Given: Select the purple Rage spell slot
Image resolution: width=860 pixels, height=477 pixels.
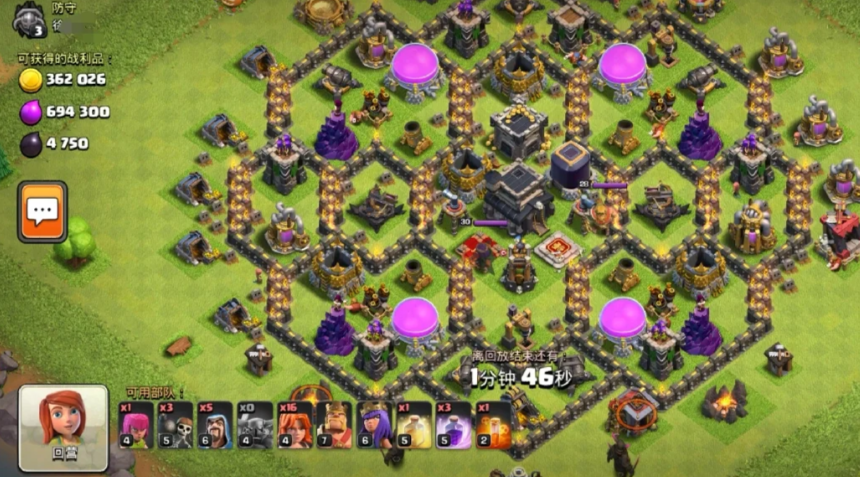Looking at the screenshot, I should pyautogui.click(x=453, y=425).
